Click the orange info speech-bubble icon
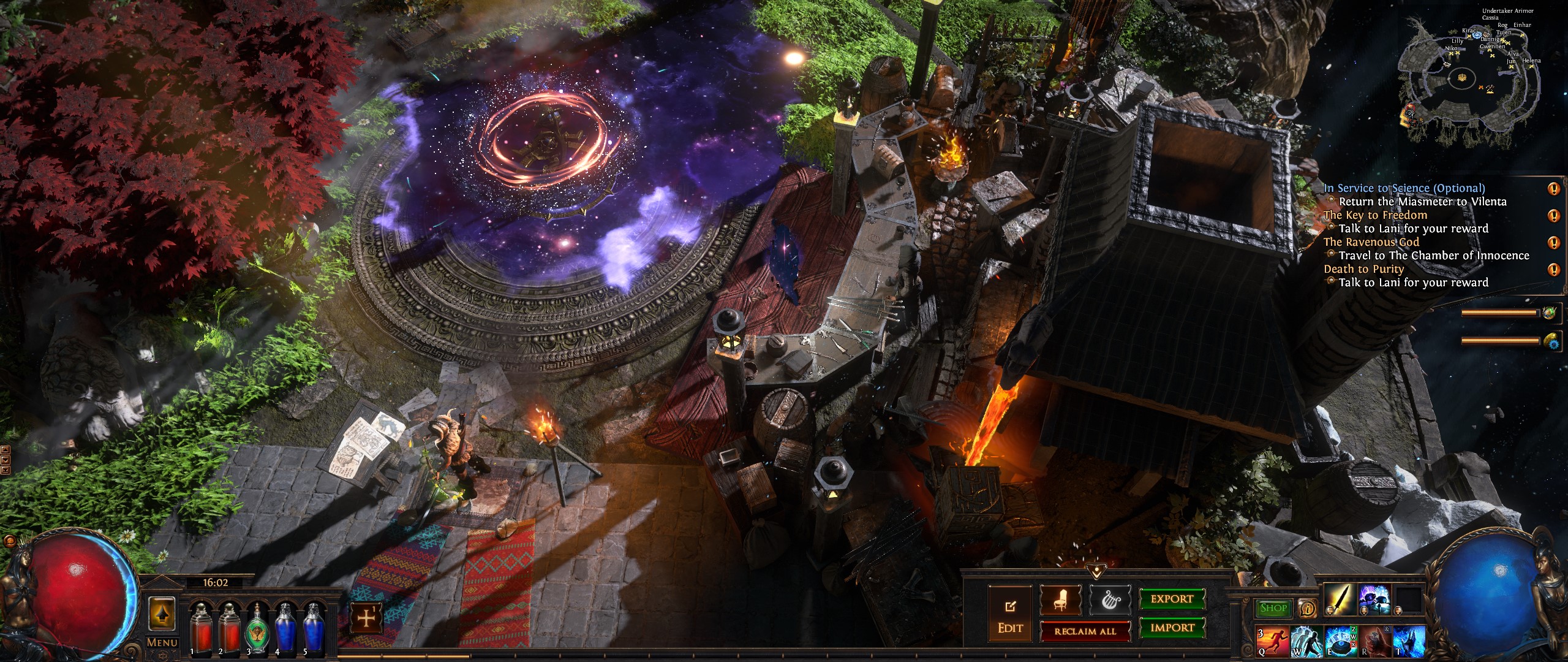 click(1308, 608)
